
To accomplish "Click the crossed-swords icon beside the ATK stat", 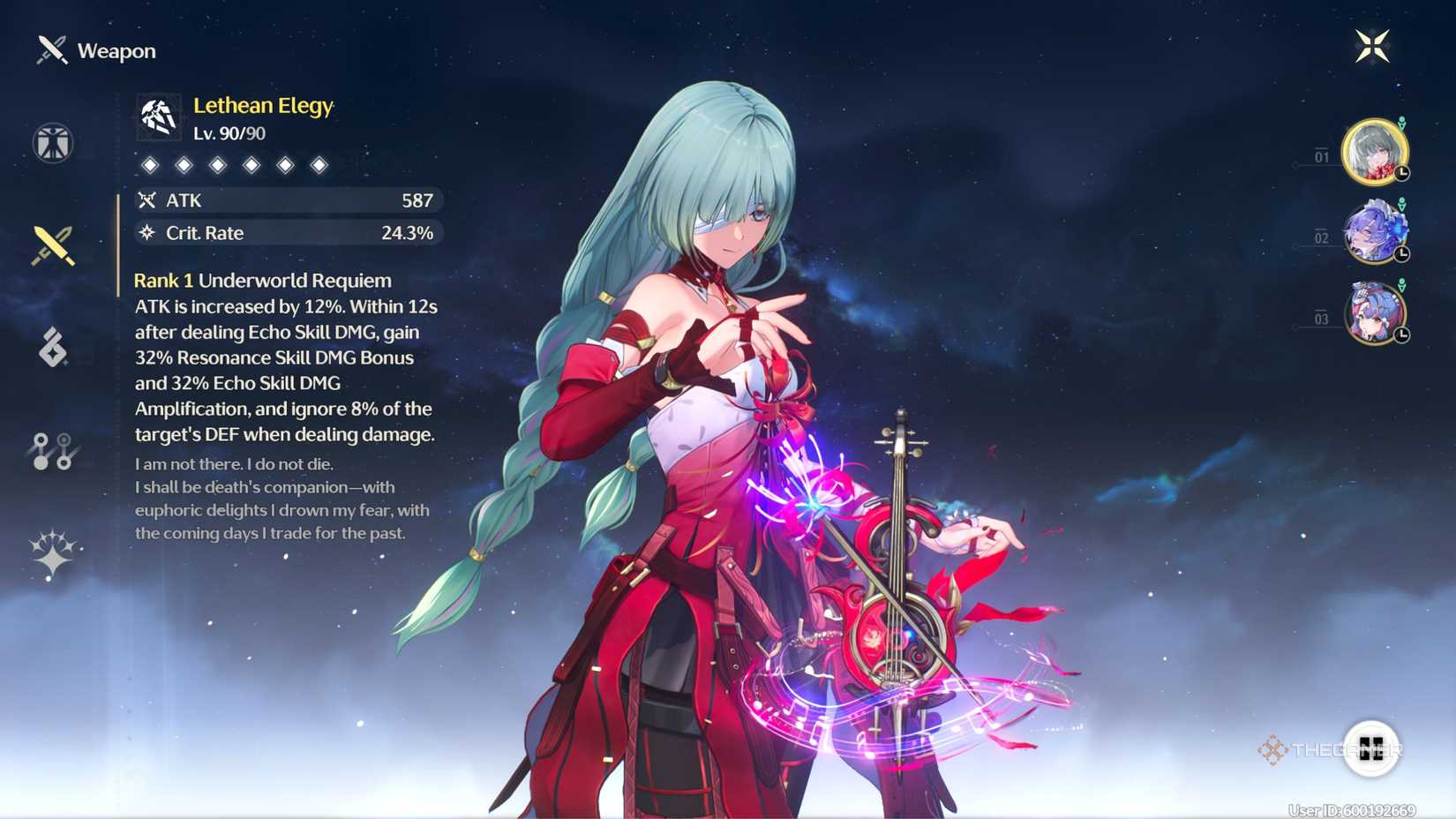I will pos(146,200).
